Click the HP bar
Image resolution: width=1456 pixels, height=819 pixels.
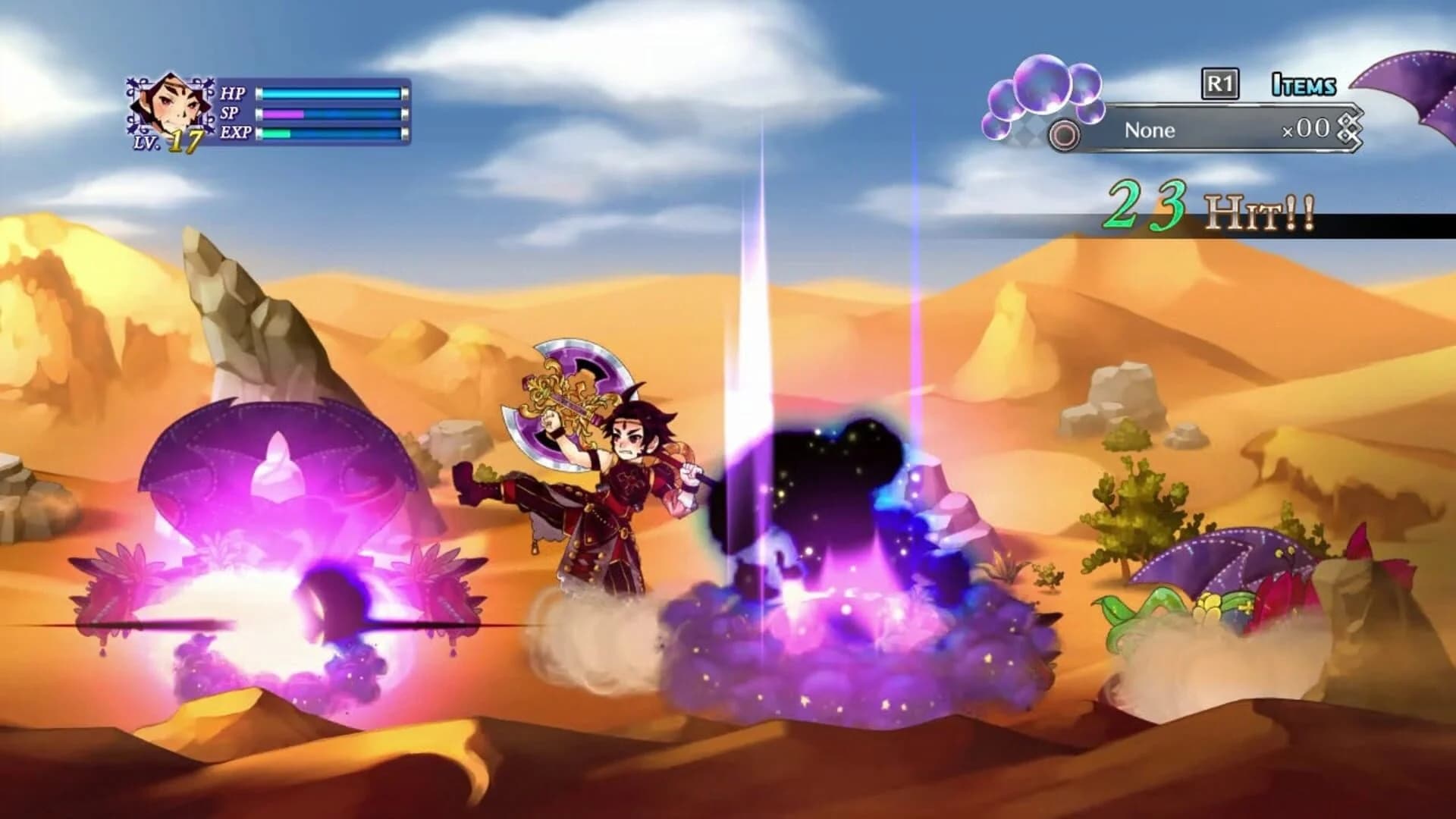tap(330, 93)
